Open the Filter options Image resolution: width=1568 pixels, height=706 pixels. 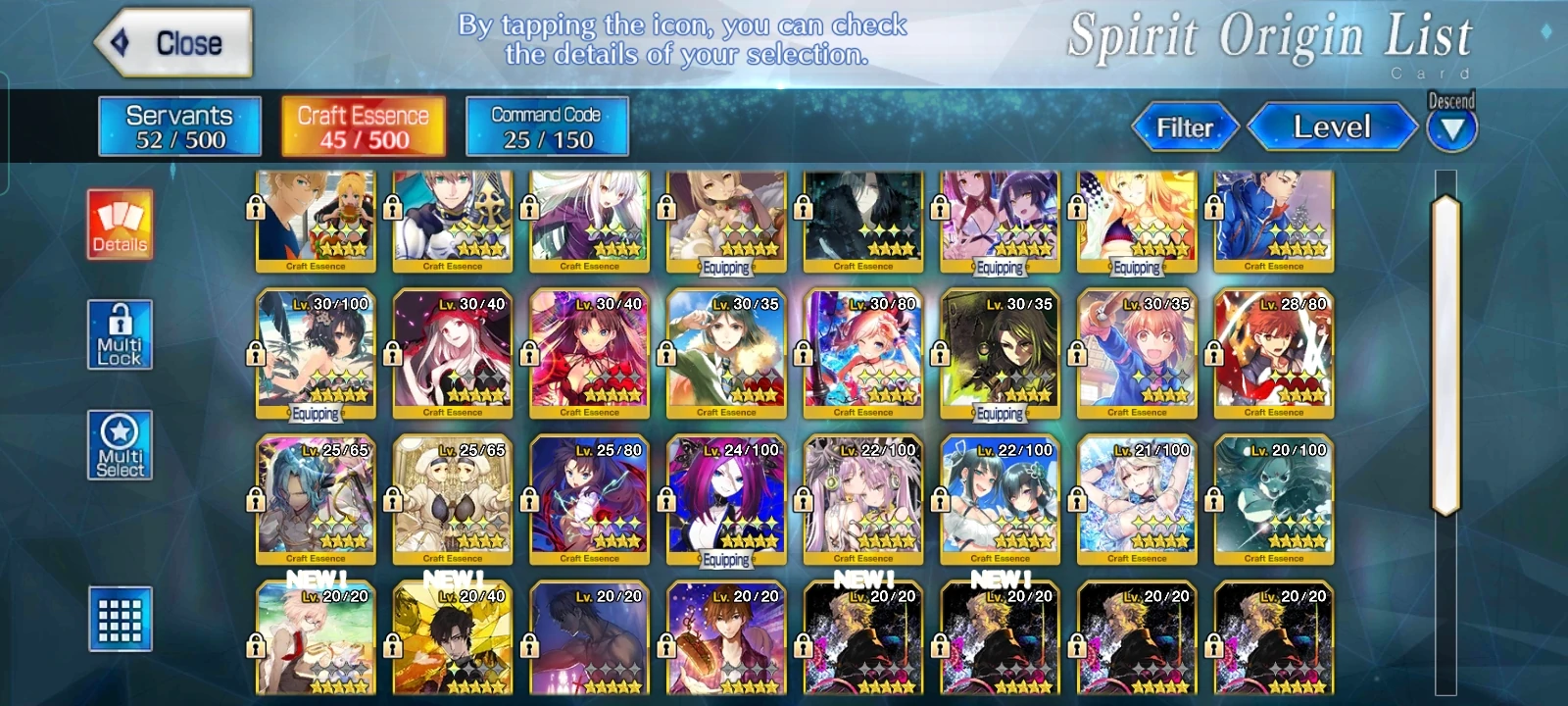point(1185,127)
